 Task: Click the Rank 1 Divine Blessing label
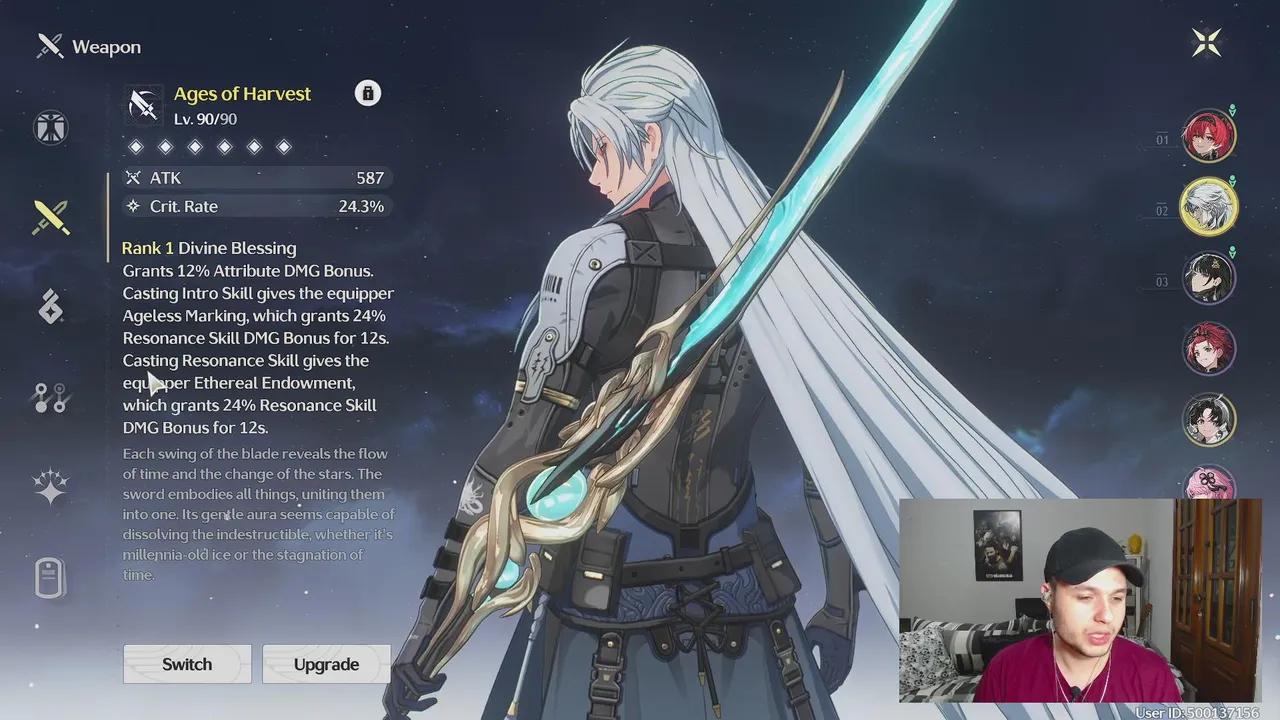(208, 247)
